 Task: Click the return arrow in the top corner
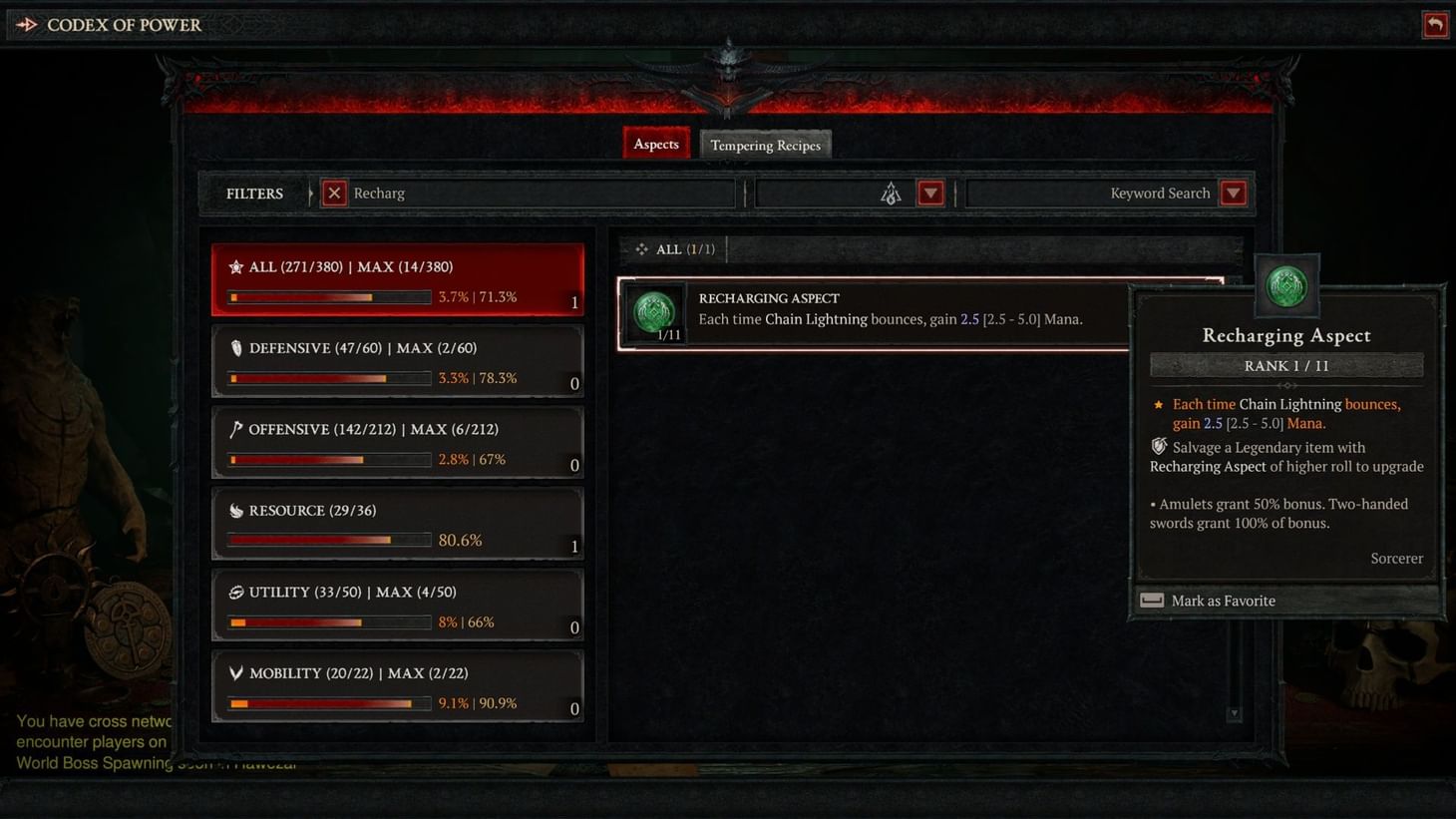pos(1435,24)
